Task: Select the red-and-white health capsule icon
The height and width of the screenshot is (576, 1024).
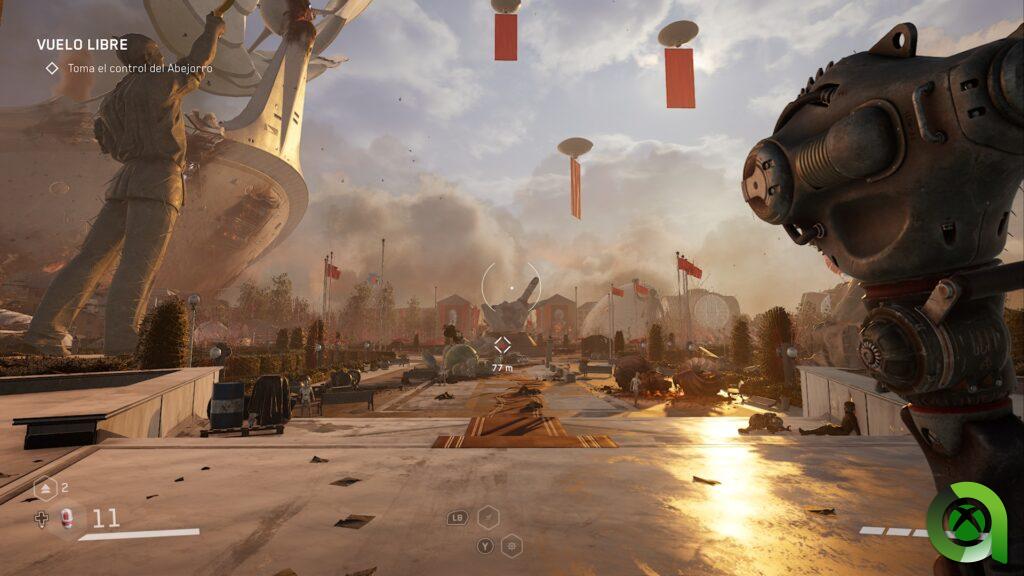Action: pos(67,518)
